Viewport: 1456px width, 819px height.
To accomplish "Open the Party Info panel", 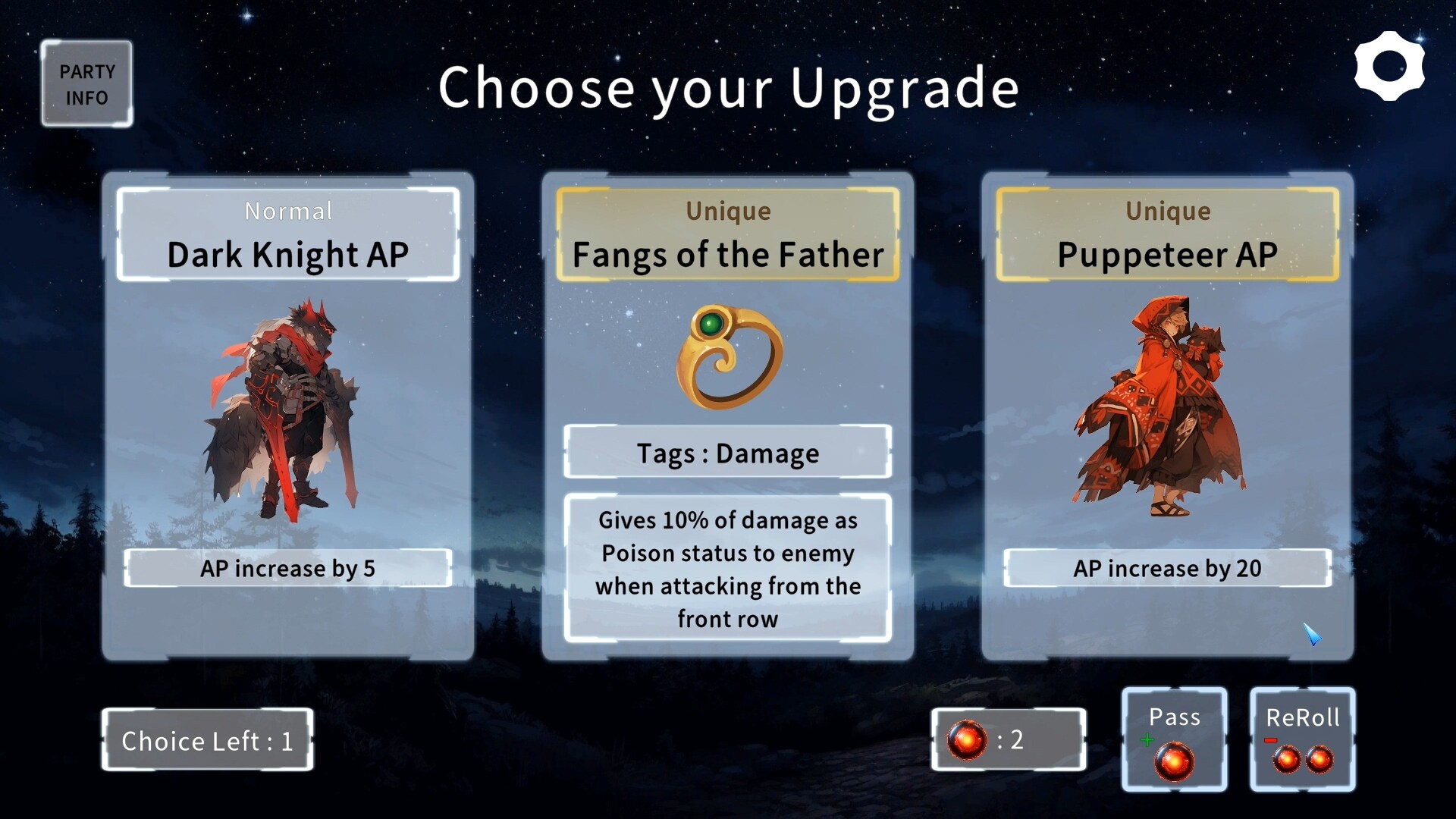I will point(86,83).
